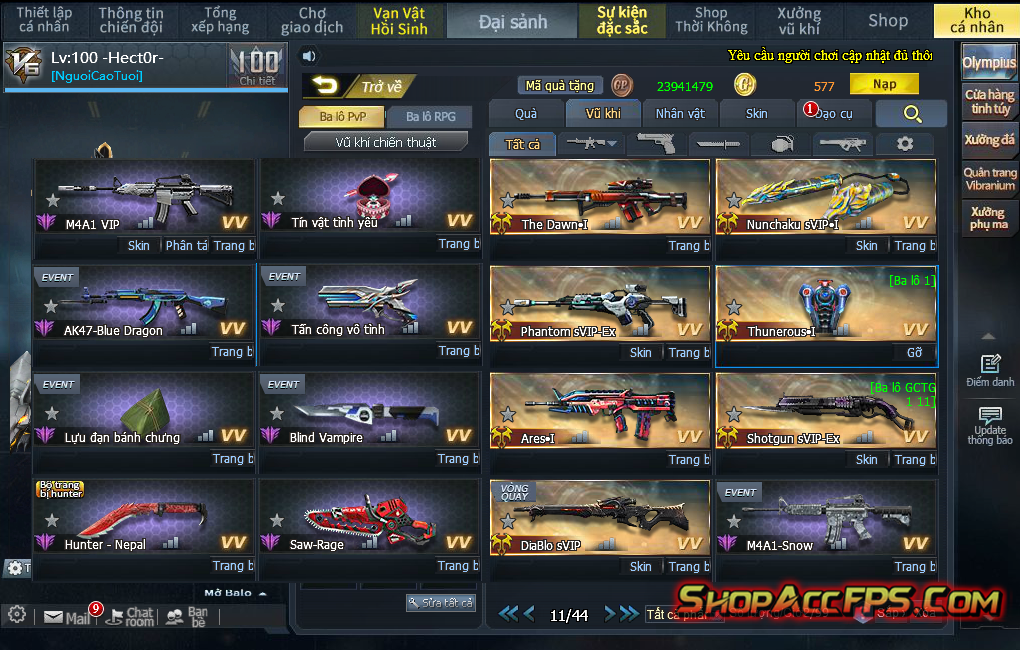Unequip Thunerous with the Gỡ button
Screen dimensions: 1020x650
point(914,352)
